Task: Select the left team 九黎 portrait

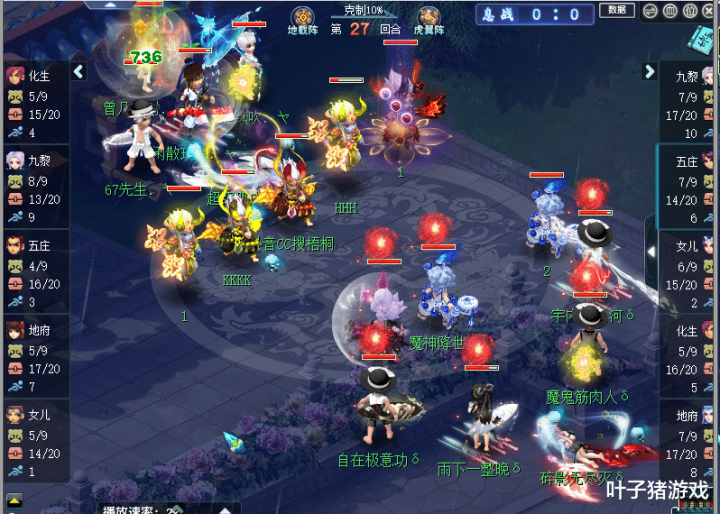Action: pyautogui.click(x=15, y=160)
